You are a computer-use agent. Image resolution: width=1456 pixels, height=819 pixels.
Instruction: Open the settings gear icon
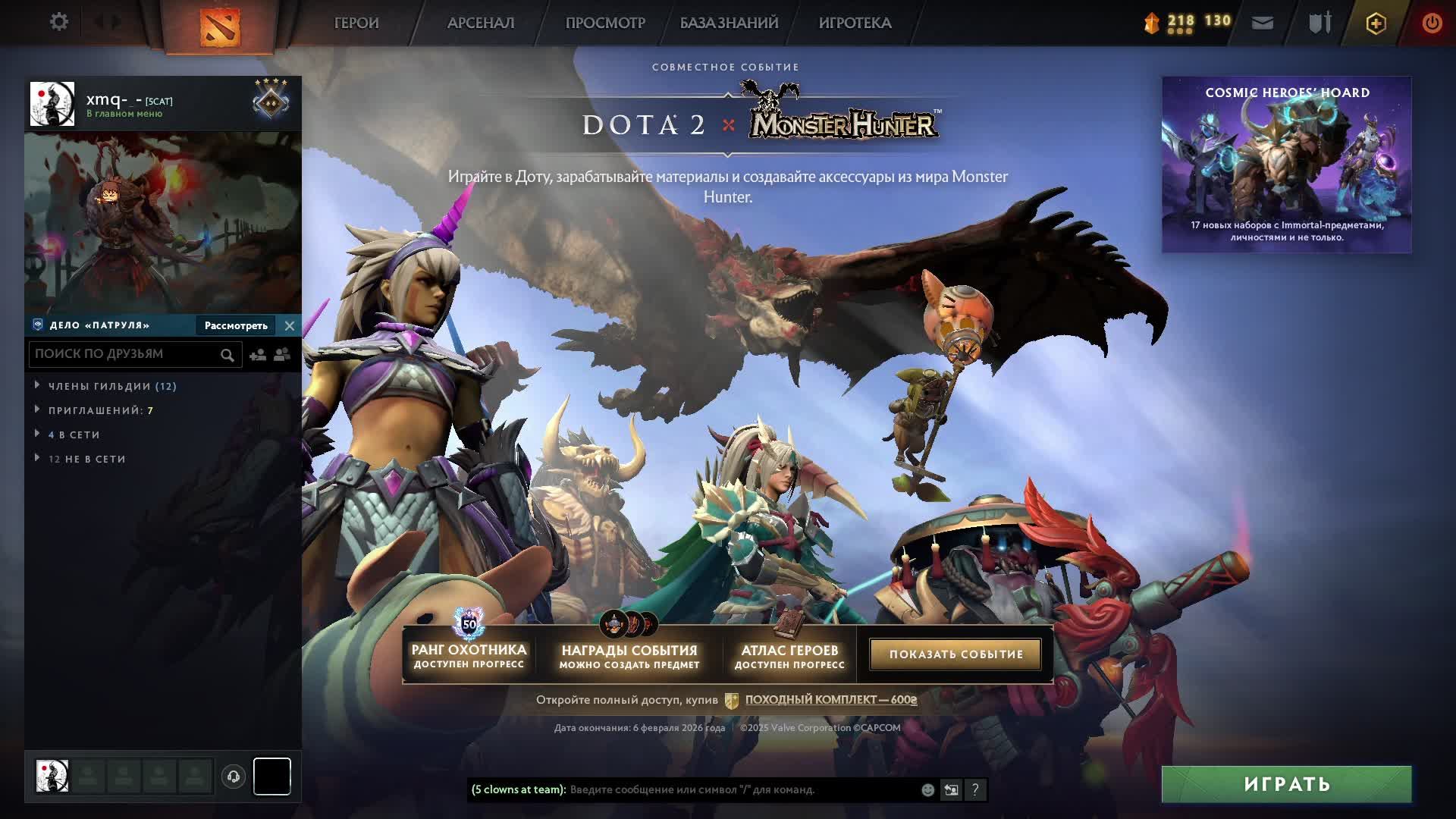click(58, 22)
